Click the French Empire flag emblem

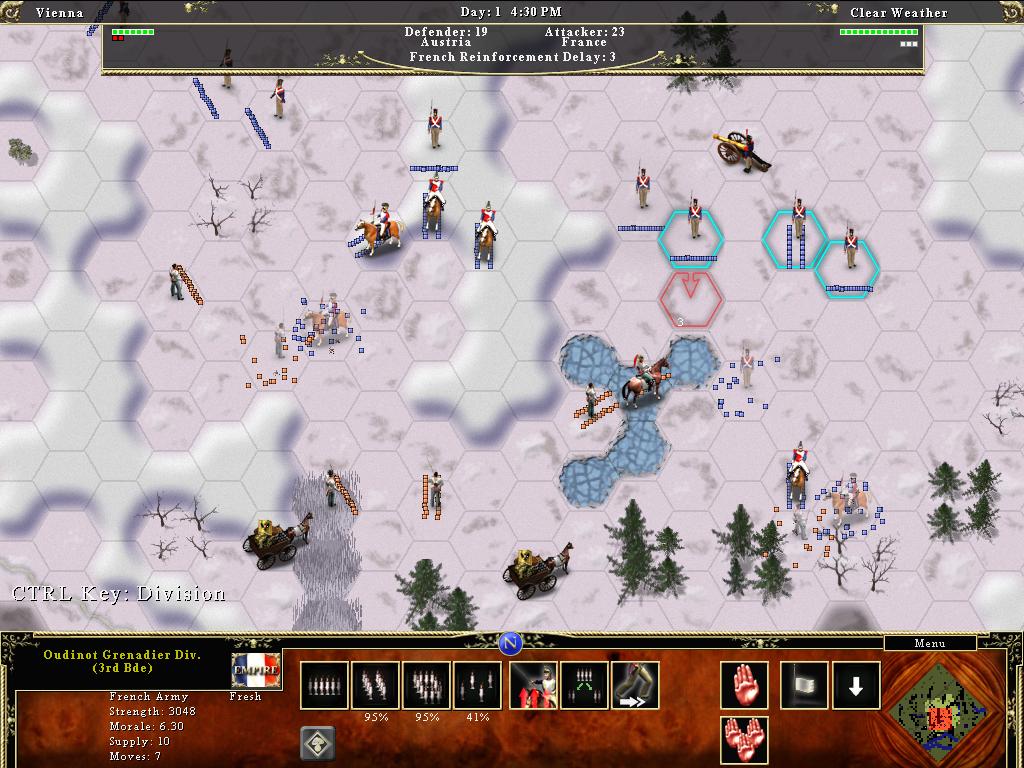pyautogui.click(x=254, y=670)
